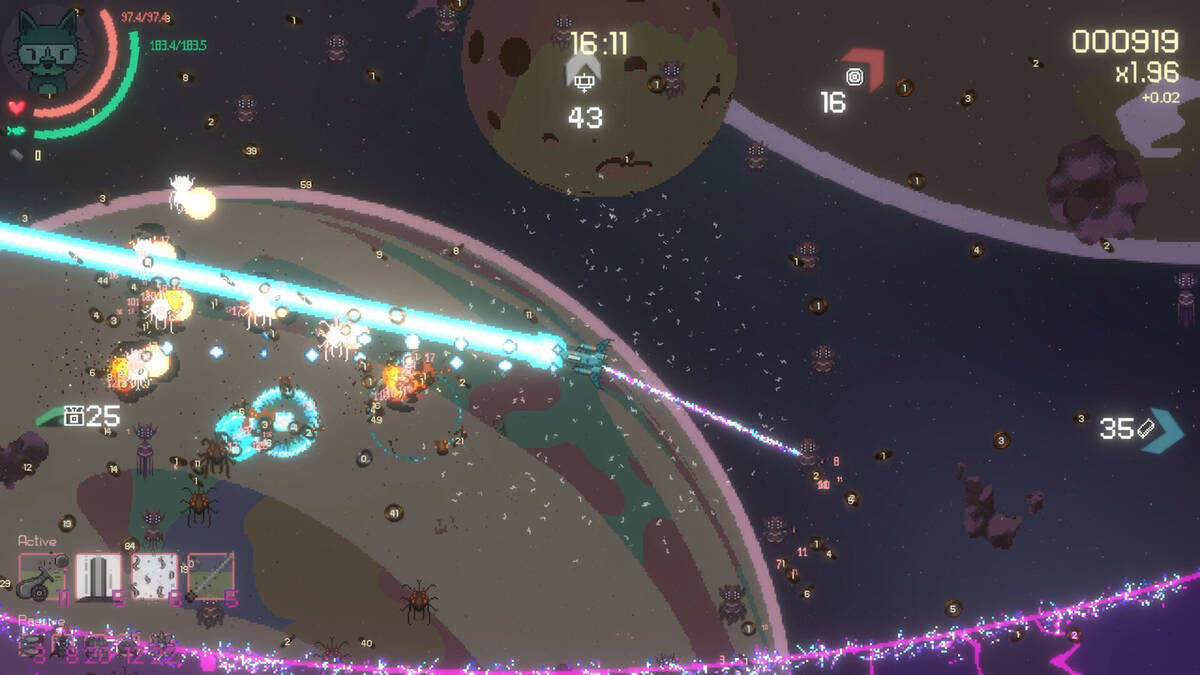Choose the speckled white swarm weapon slot
Image resolution: width=1200 pixels, height=675 pixels.
point(154,577)
